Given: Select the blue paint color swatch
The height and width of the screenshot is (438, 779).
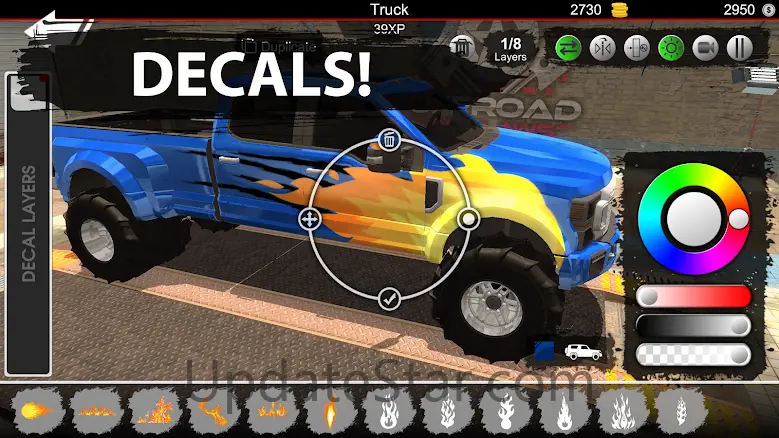Looking at the screenshot, I should tap(544, 351).
